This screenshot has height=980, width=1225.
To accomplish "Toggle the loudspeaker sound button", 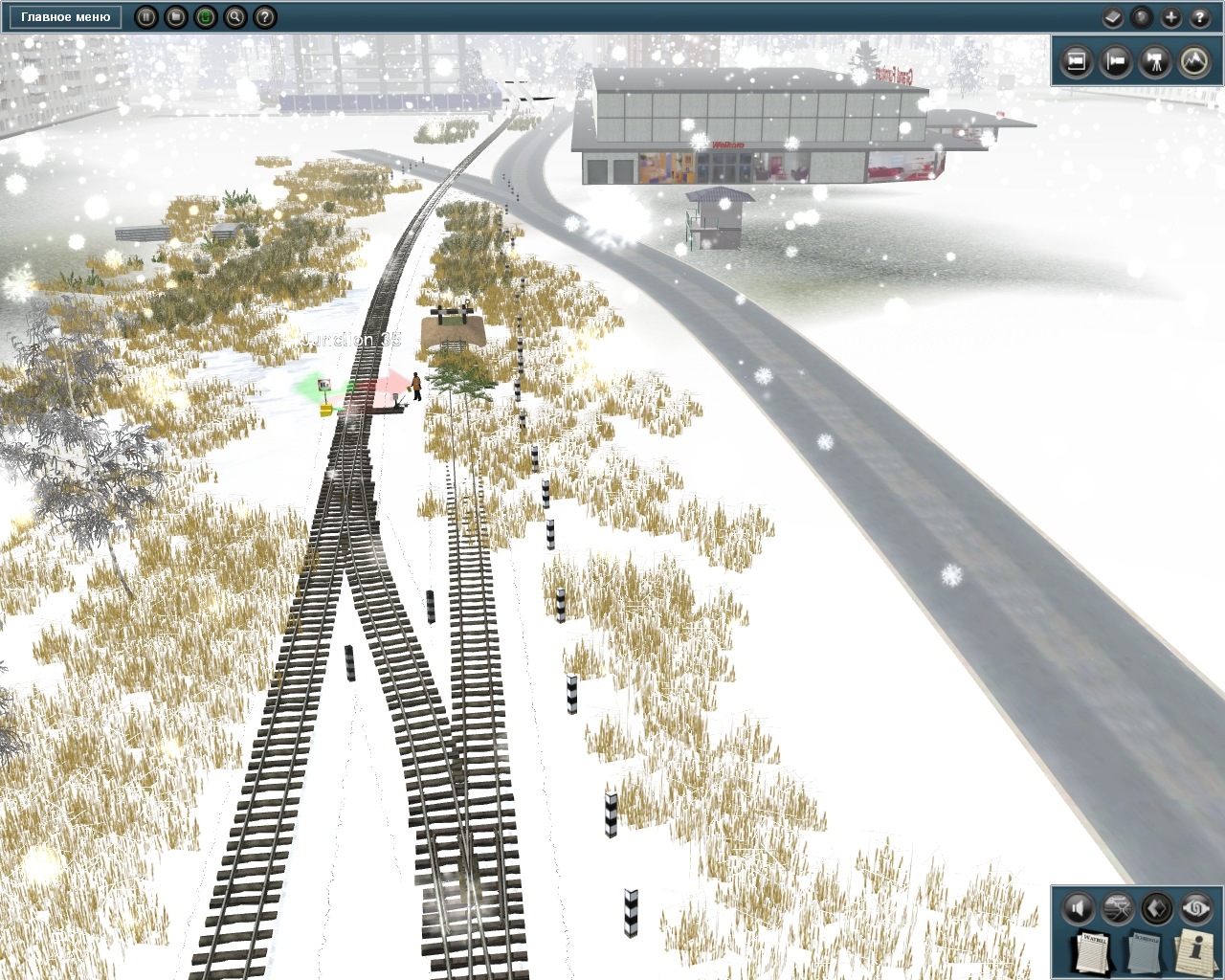I will point(1078,907).
